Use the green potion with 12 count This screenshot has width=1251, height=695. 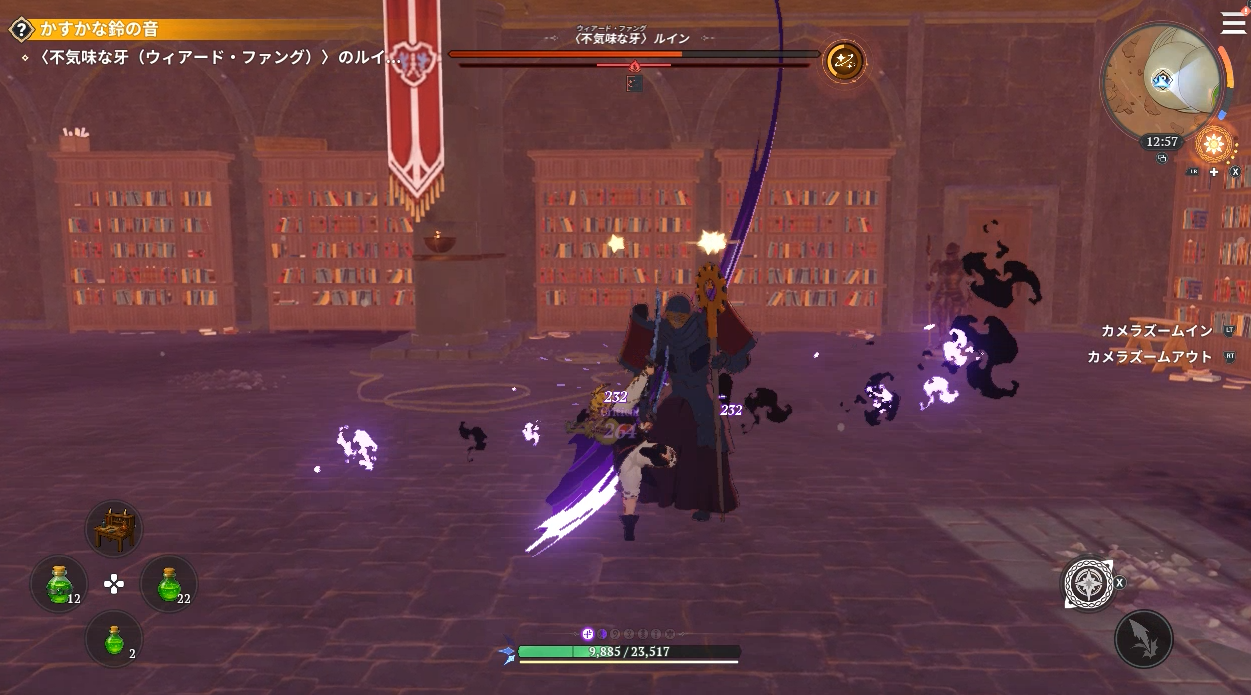[59, 584]
